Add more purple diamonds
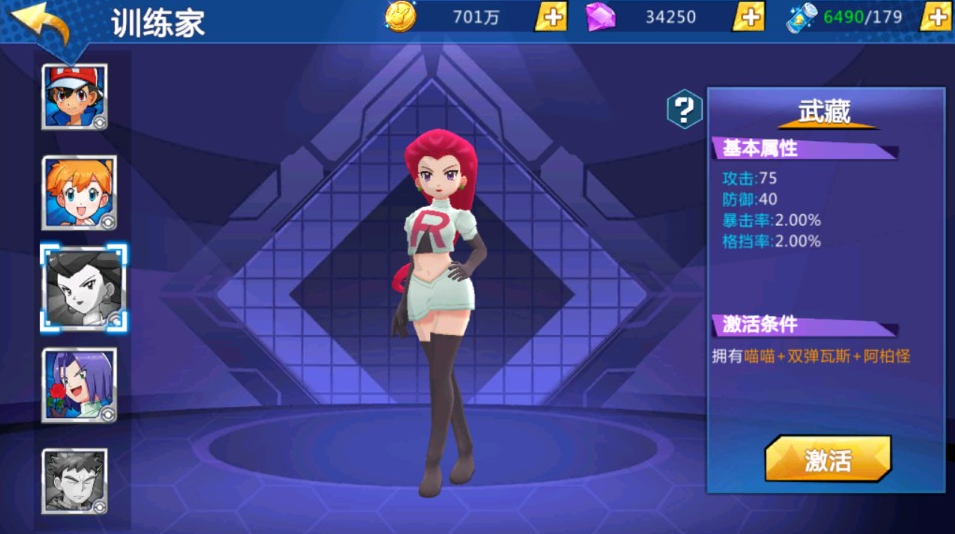Screen dimensions: 955x534 coord(748,17)
